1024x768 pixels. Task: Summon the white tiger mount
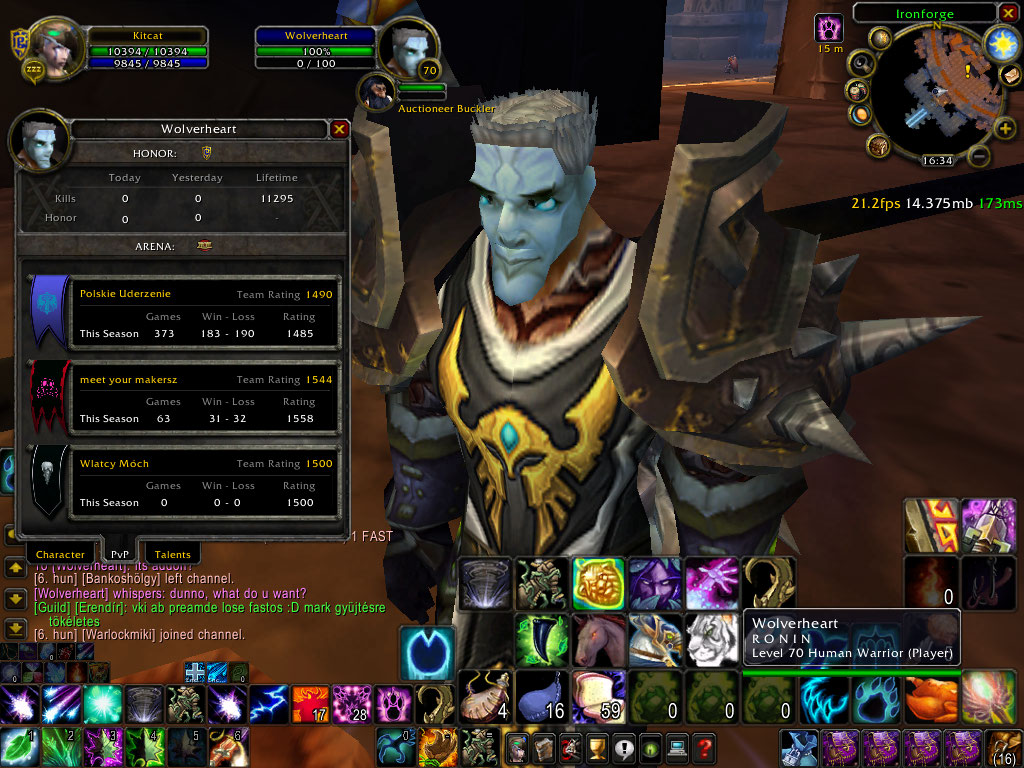pyautogui.click(x=712, y=640)
